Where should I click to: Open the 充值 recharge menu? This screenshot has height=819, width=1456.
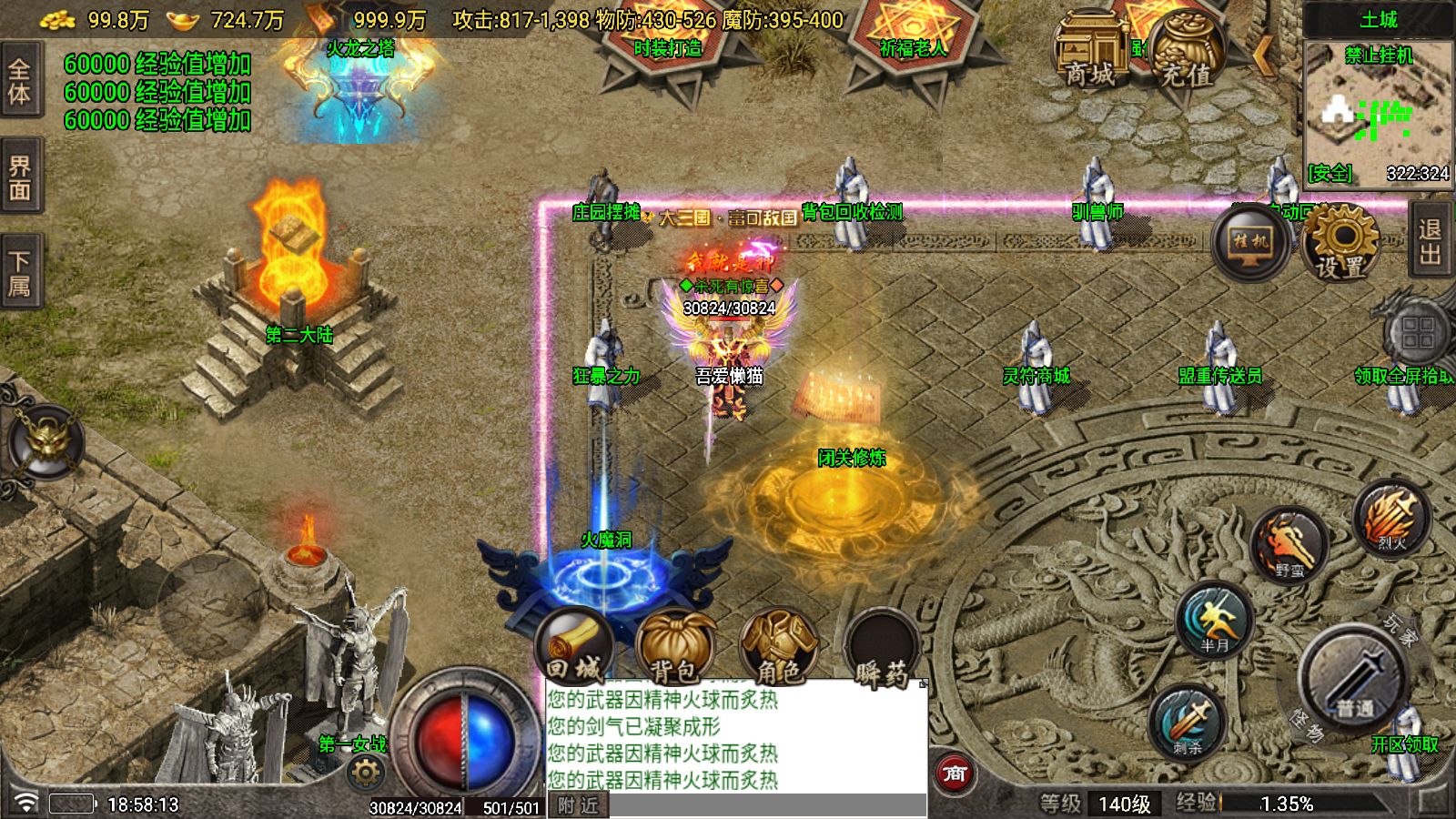tap(1186, 53)
